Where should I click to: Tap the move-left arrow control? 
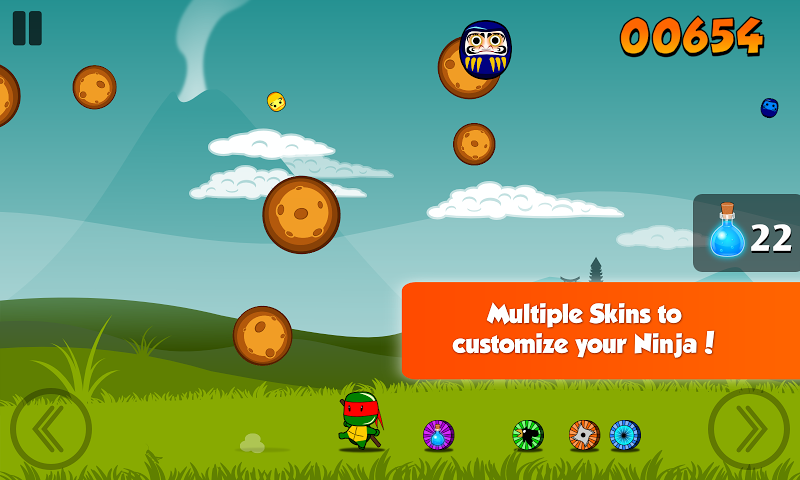50,429
